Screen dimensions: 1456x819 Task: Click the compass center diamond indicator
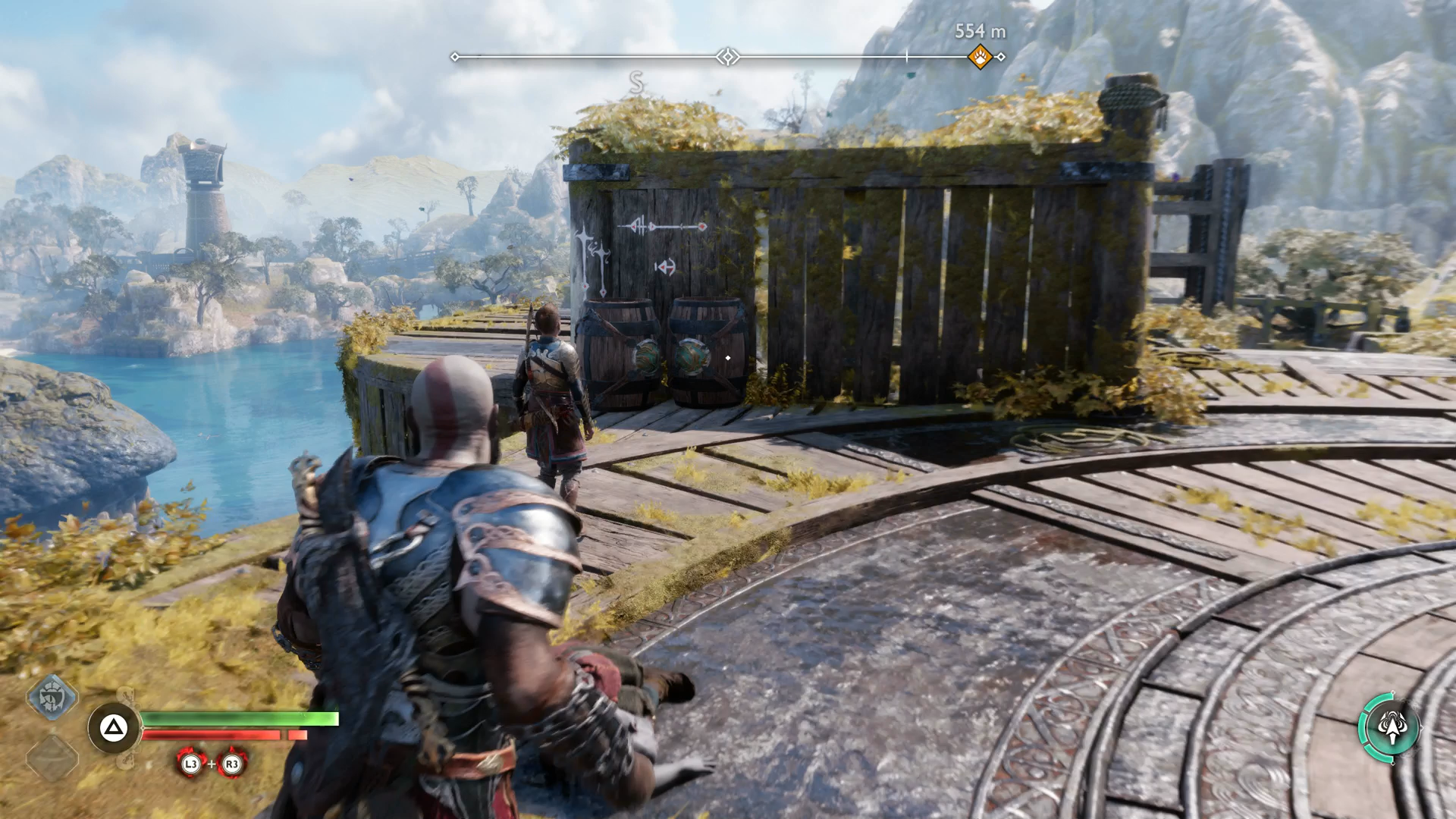click(x=728, y=57)
